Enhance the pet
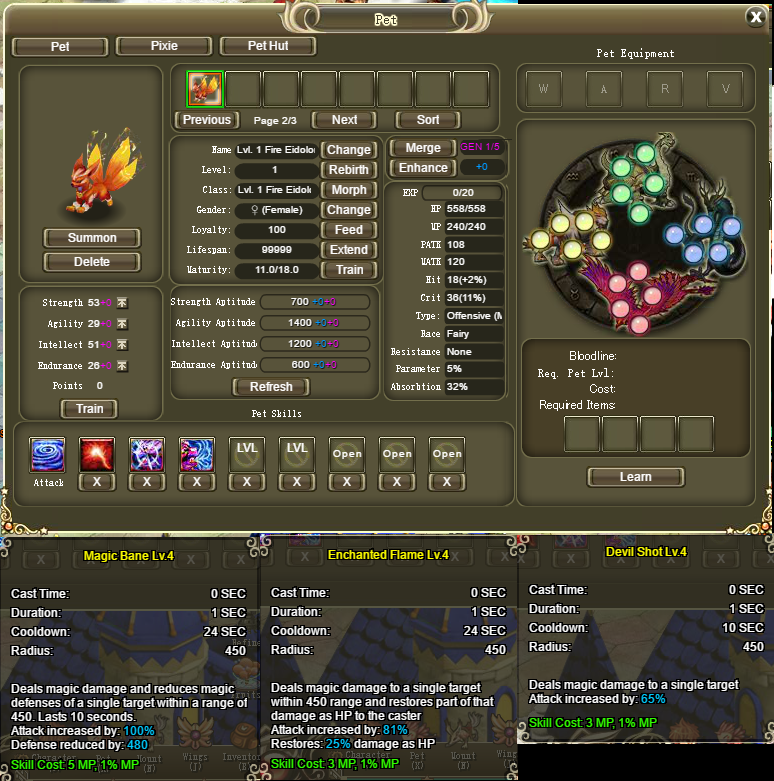774x781 pixels. (x=422, y=168)
